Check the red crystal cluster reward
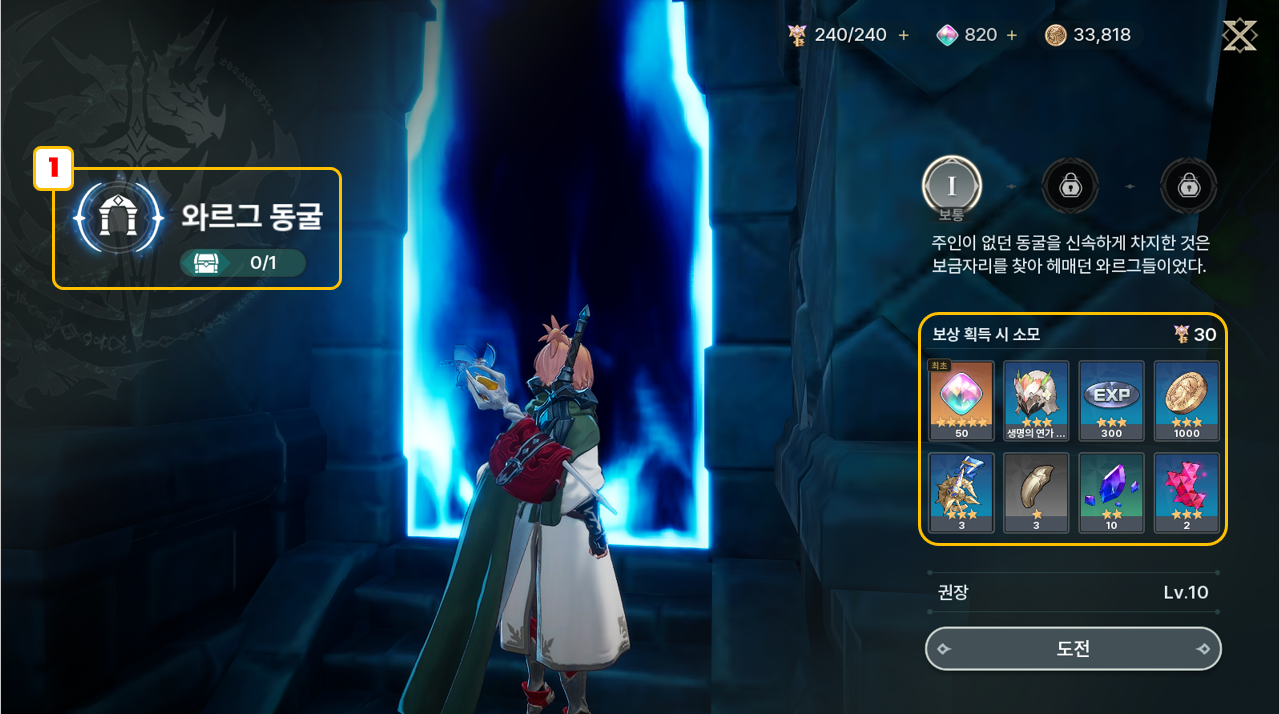This screenshot has width=1279, height=714. (x=1186, y=493)
